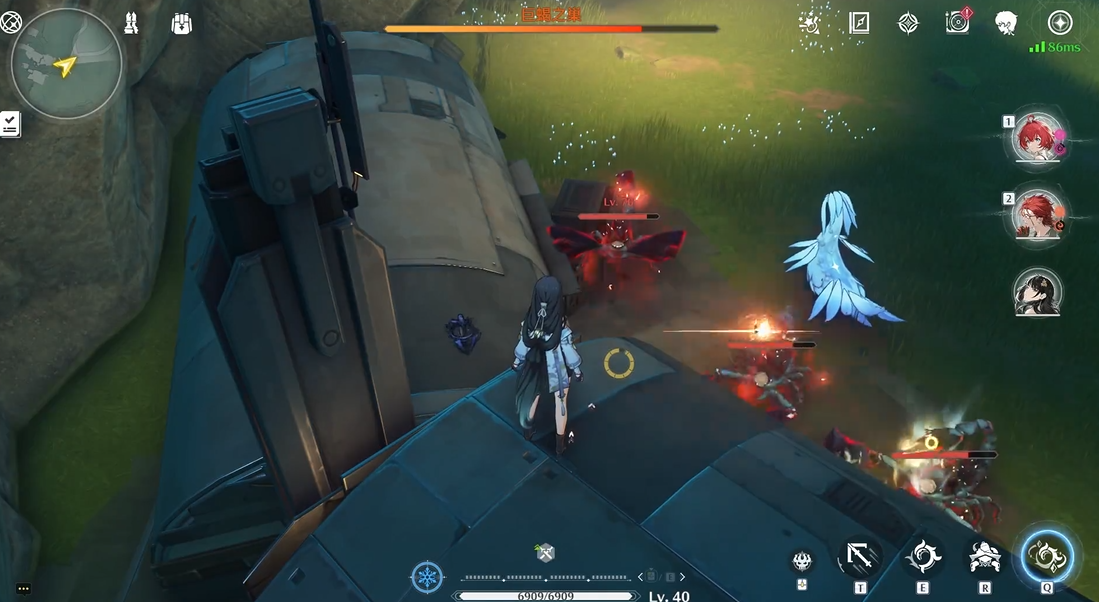Viewport: 1099px width, 602px height.
Task: Use the R skull-and-wings skill
Action: click(985, 557)
